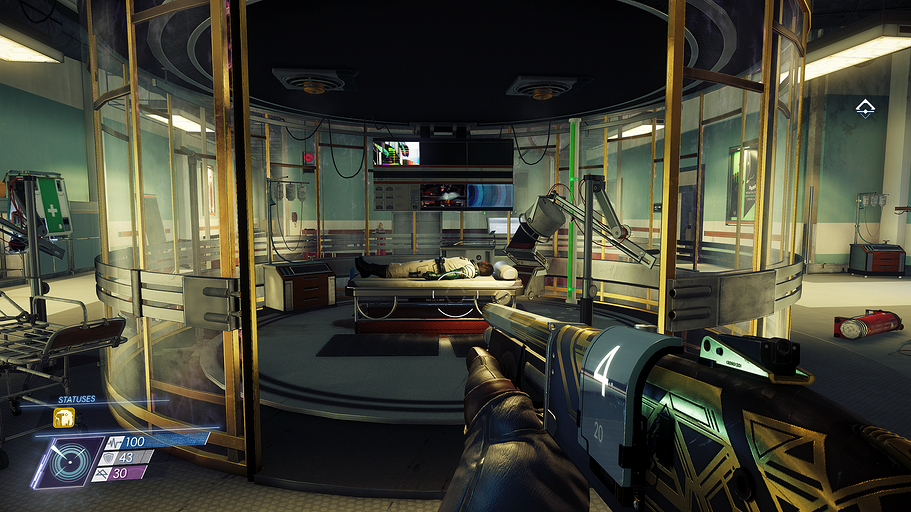Click the white diamond objective marker

coord(865,109)
